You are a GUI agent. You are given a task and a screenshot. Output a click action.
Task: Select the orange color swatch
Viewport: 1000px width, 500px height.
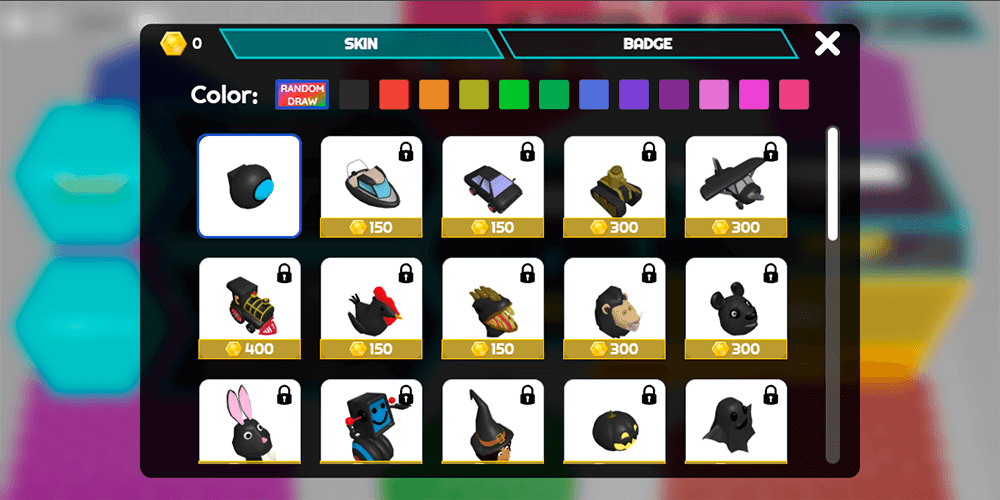pyautogui.click(x=434, y=95)
